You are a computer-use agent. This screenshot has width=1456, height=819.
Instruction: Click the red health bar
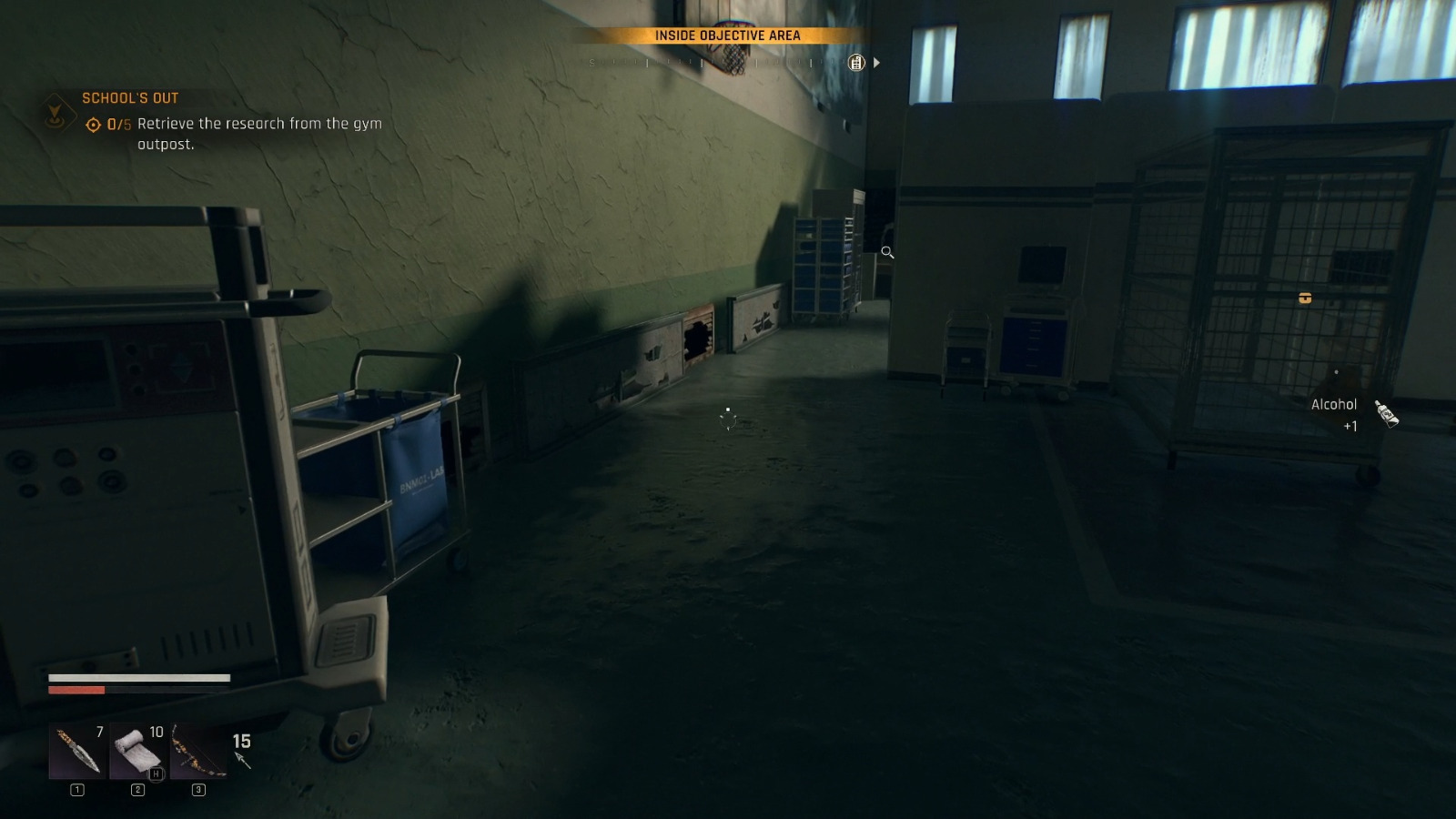pos(77,690)
